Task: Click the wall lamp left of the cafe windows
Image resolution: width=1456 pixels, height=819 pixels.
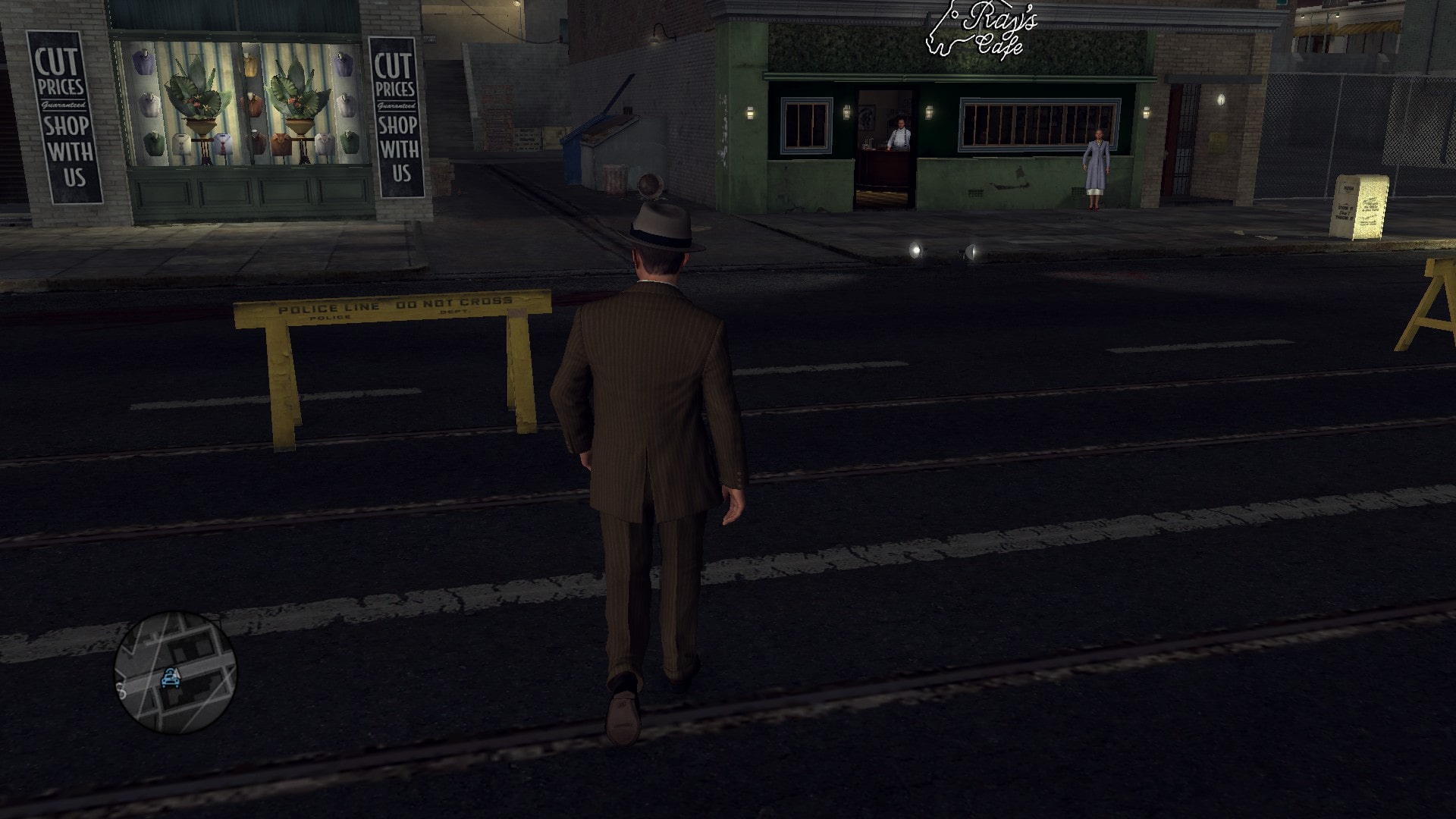Action: click(750, 114)
